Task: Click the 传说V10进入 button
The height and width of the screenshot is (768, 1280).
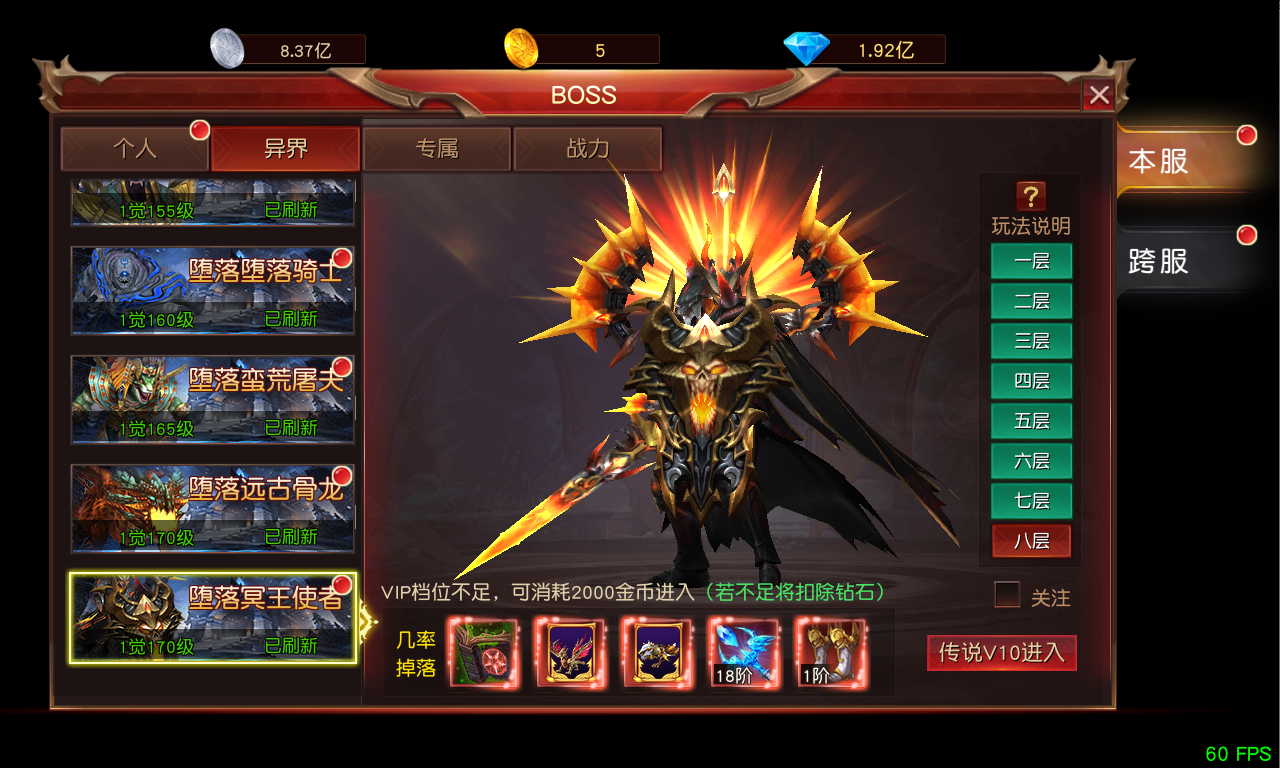Action: click(x=1001, y=653)
